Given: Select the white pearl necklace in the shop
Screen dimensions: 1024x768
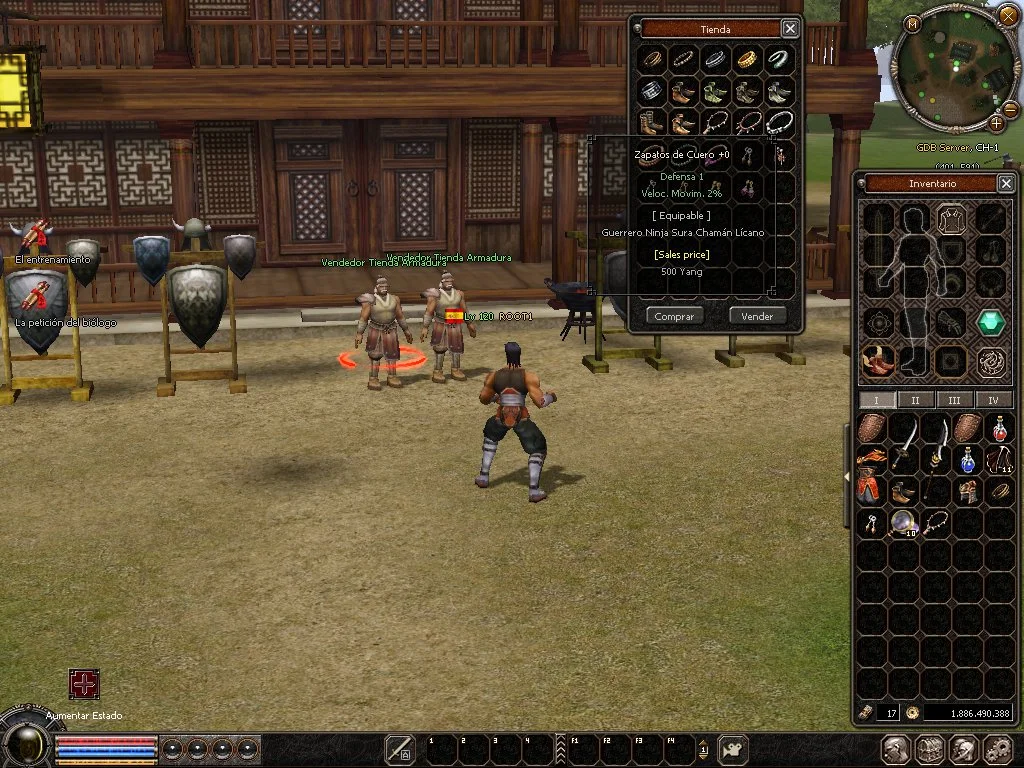Looking at the screenshot, I should coord(779,123).
